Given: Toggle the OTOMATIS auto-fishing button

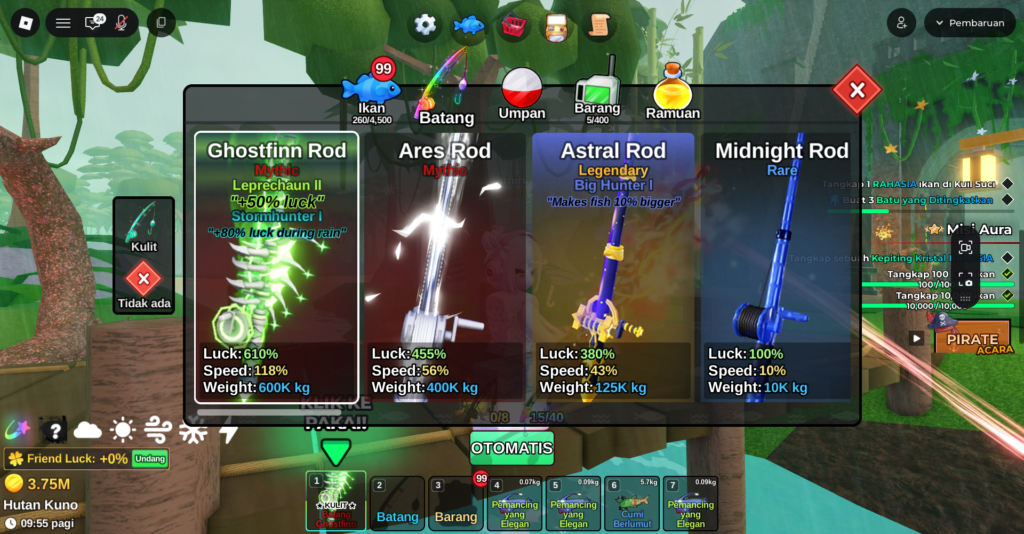Looking at the screenshot, I should (x=511, y=448).
